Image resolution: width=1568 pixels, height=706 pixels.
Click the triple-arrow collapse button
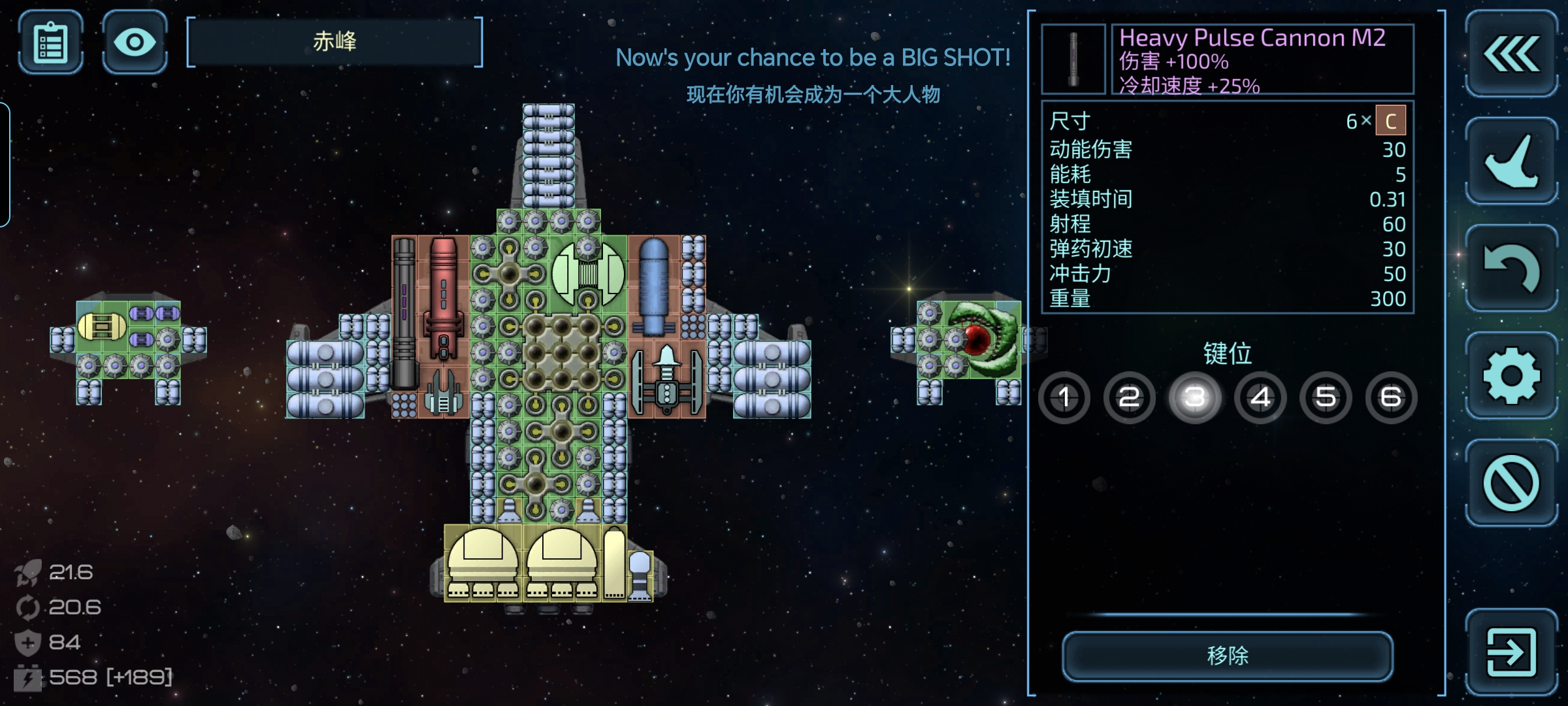pyautogui.click(x=1511, y=54)
